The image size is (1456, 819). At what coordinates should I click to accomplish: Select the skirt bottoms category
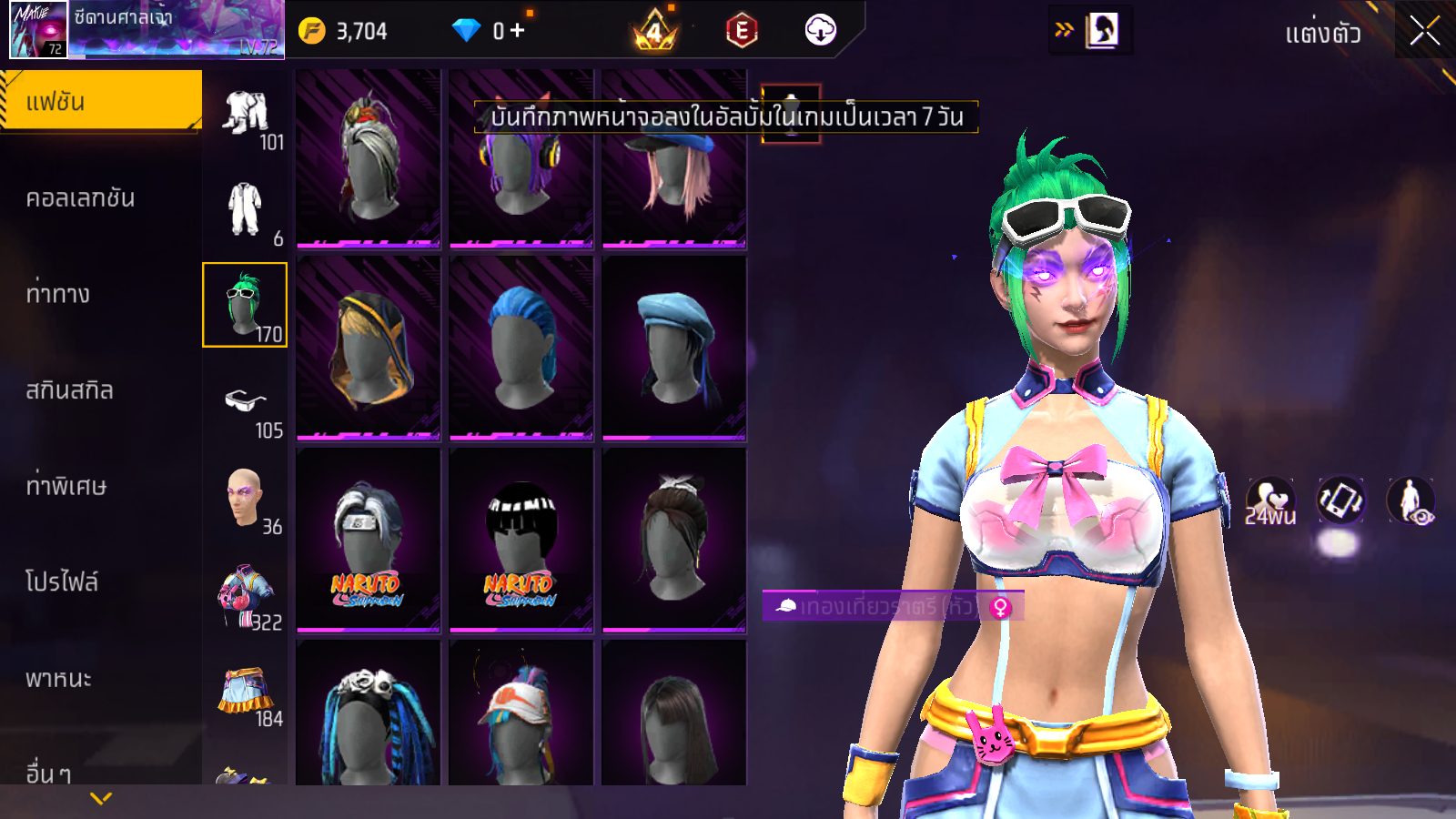pos(246,692)
